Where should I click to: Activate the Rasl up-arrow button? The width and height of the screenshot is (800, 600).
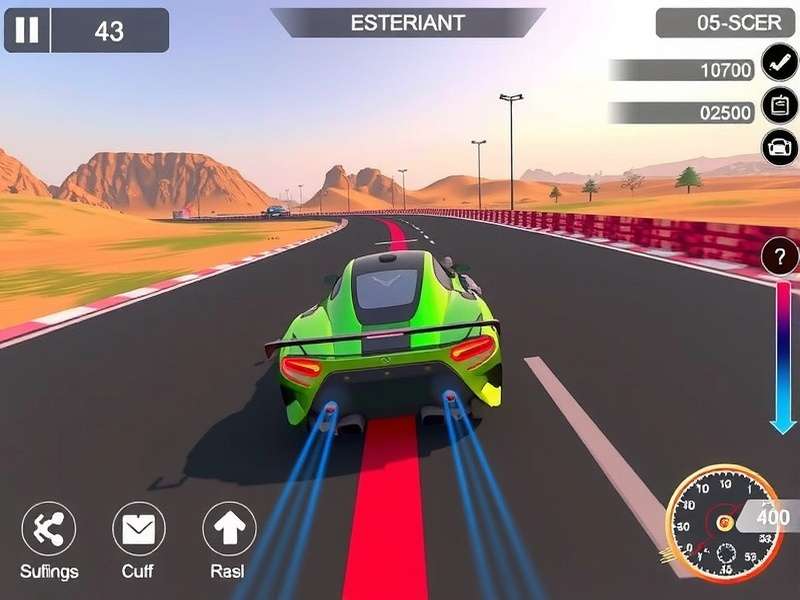pyautogui.click(x=229, y=529)
